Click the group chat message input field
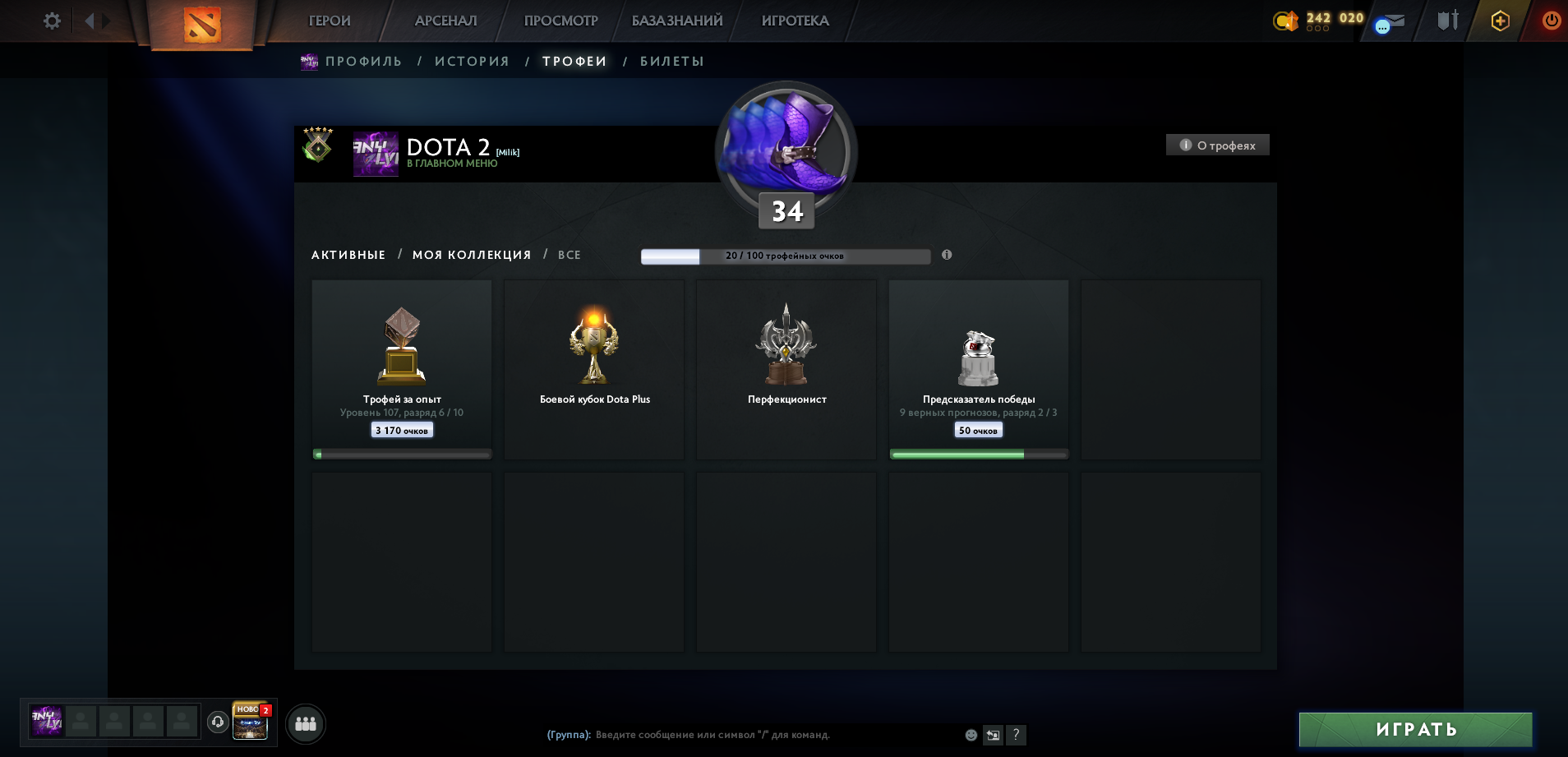Image resolution: width=1568 pixels, height=757 pixels. point(740,735)
